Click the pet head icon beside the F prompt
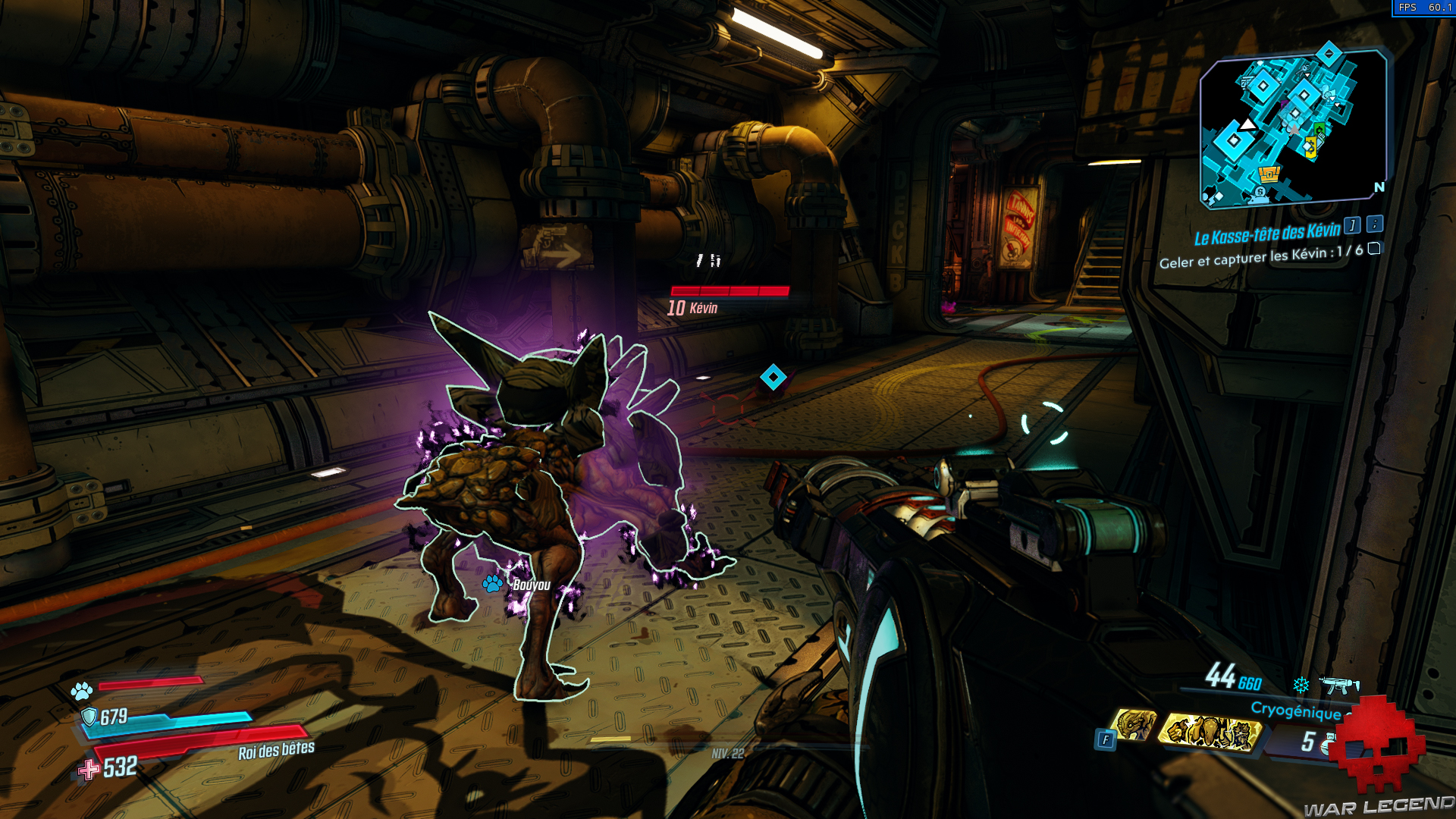The width and height of the screenshot is (1456, 819). pyautogui.click(x=1134, y=726)
